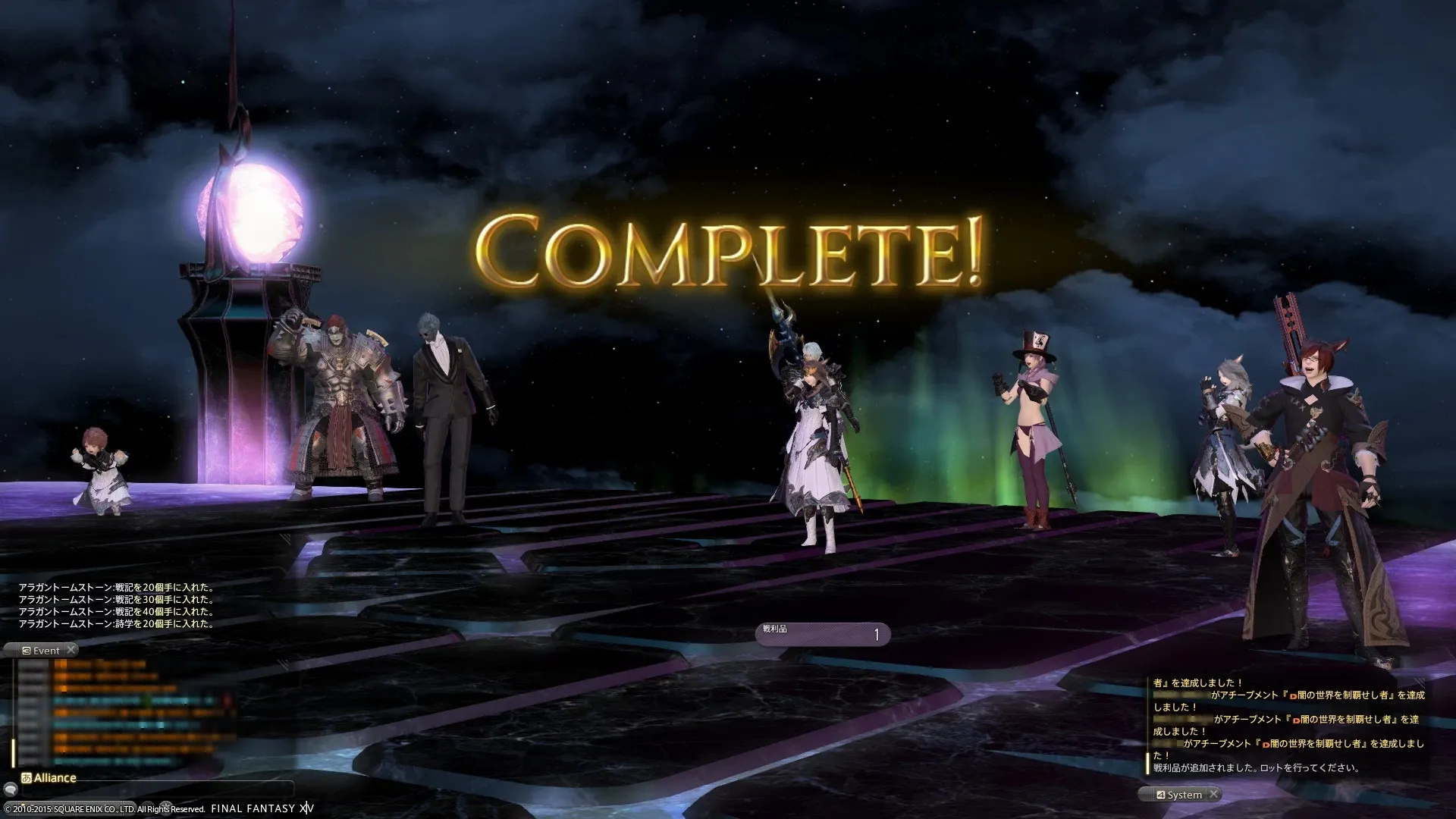Click the speech bubble chat icon

coord(11,791)
